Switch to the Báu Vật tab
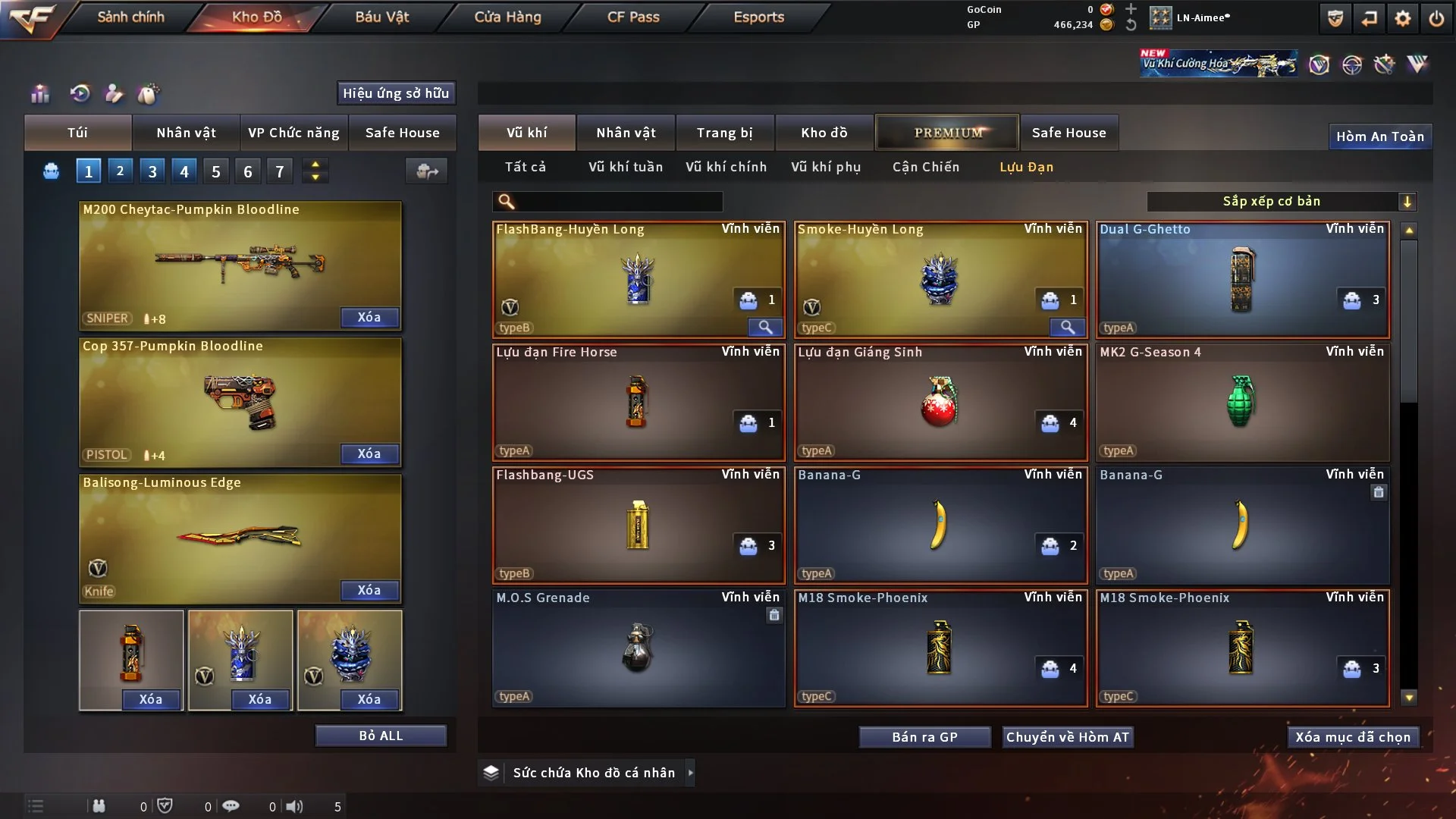Image resolution: width=1456 pixels, height=819 pixels. [381, 17]
